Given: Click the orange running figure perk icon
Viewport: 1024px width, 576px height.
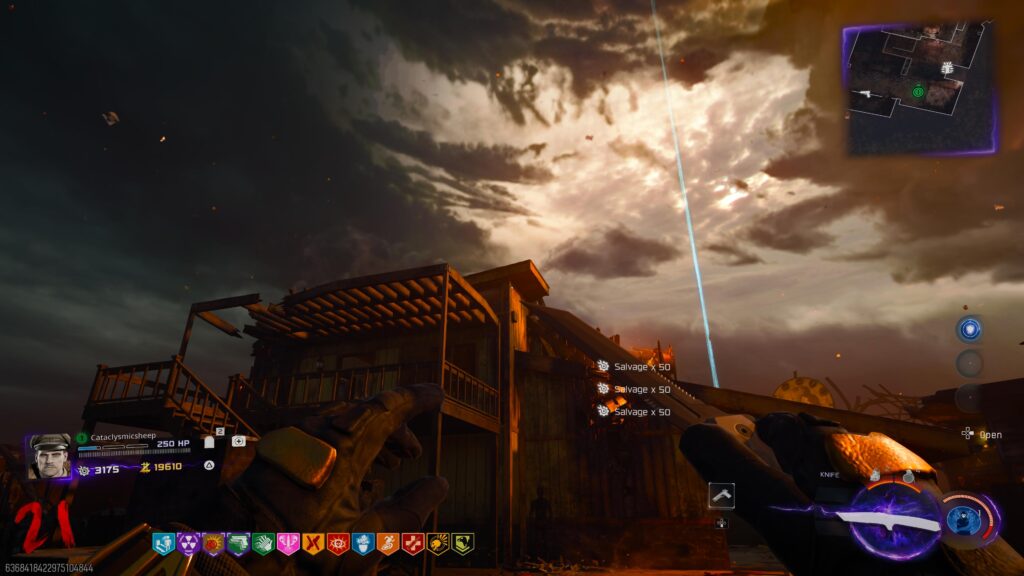Looking at the screenshot, I should coord(388,544).
